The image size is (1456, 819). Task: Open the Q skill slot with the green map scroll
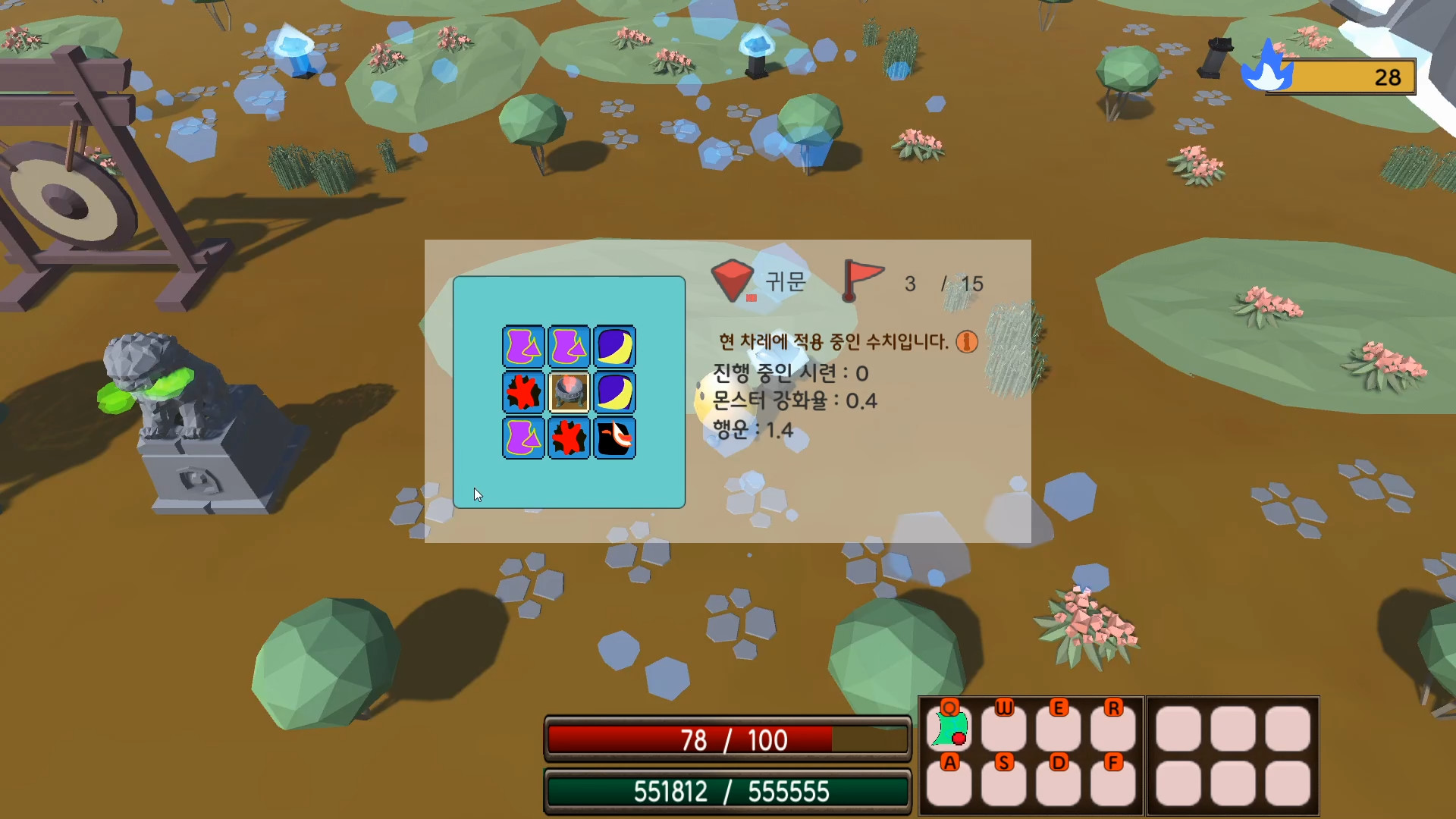coord(949,730)
